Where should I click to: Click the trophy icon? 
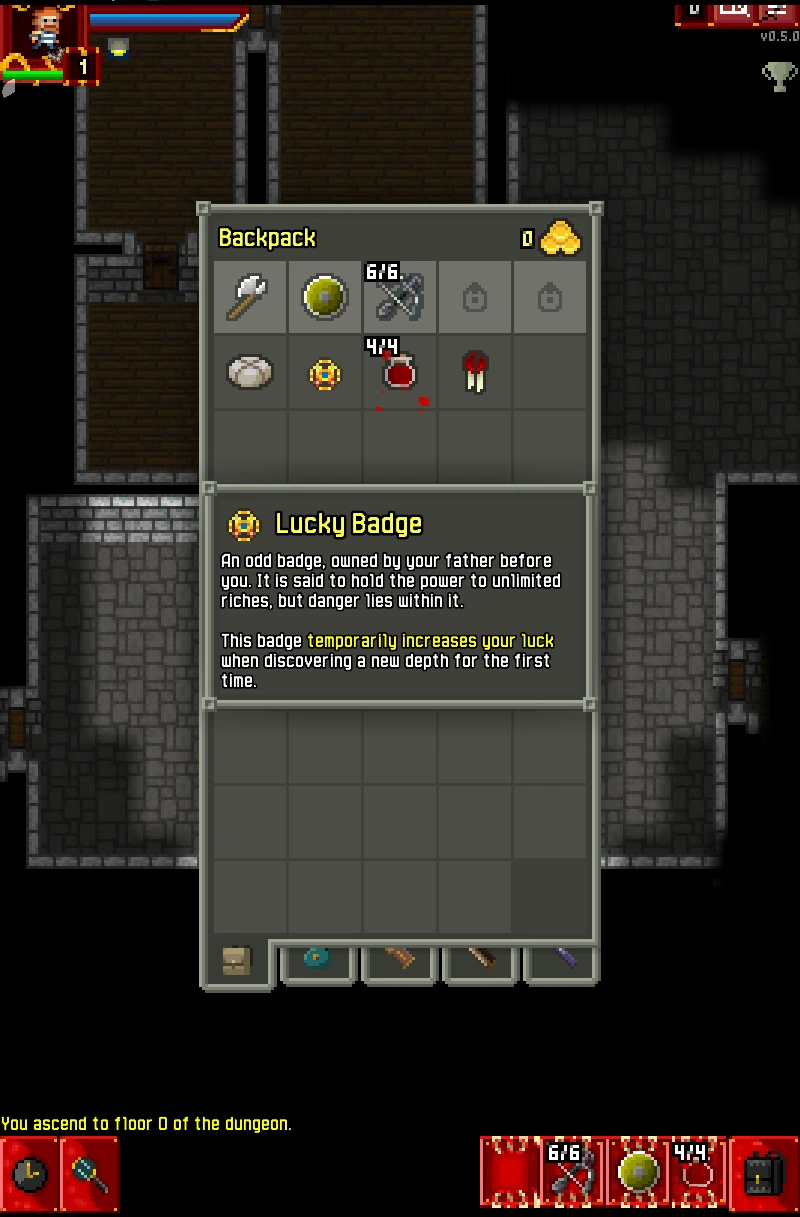pyautogui.click(x=779, y=77)
